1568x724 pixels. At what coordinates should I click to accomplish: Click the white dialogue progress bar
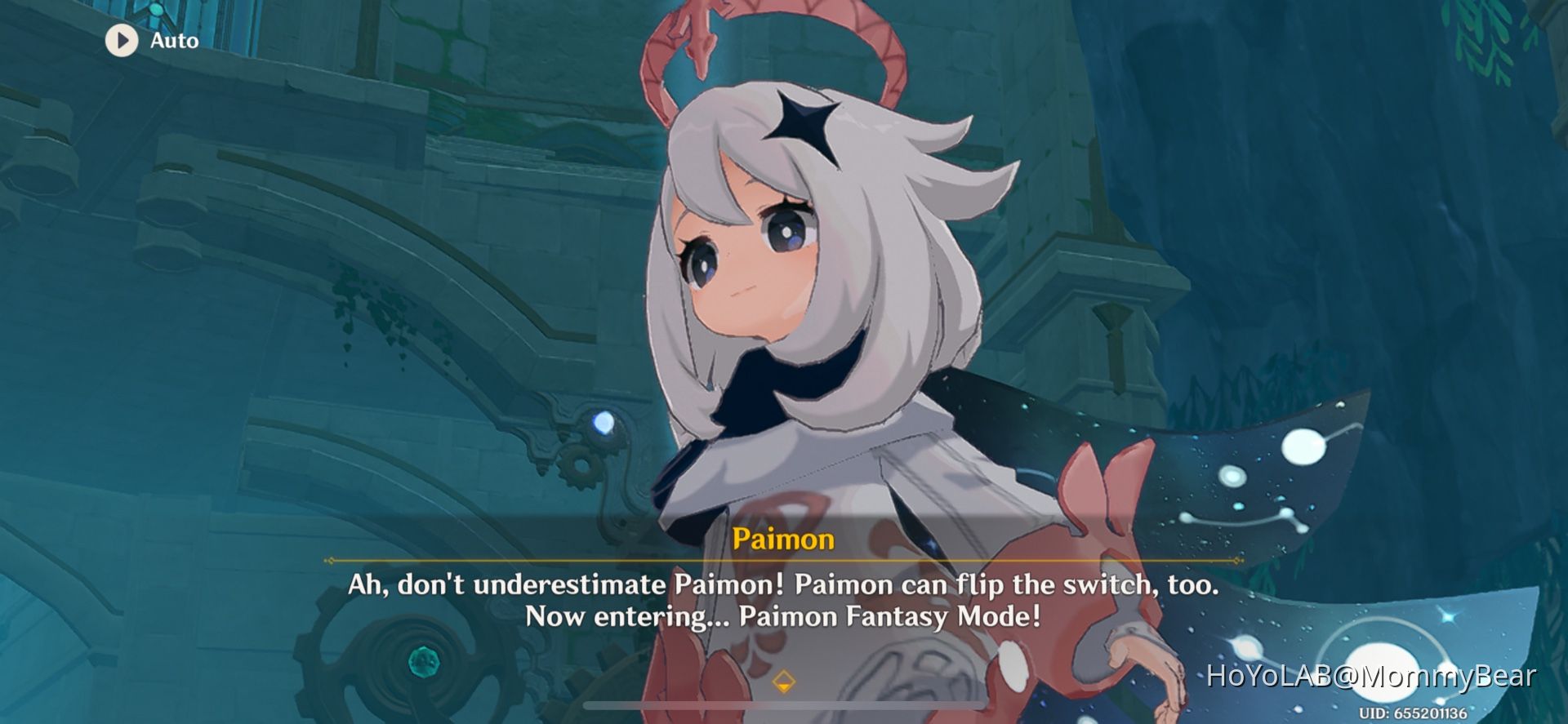[784, 705]
